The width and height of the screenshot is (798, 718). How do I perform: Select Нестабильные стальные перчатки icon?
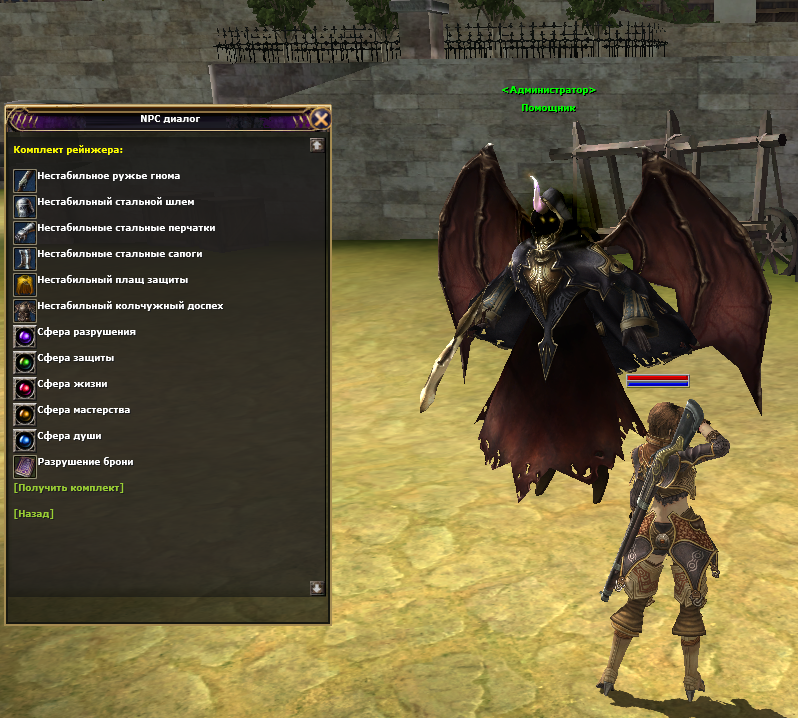coord(25,232)
